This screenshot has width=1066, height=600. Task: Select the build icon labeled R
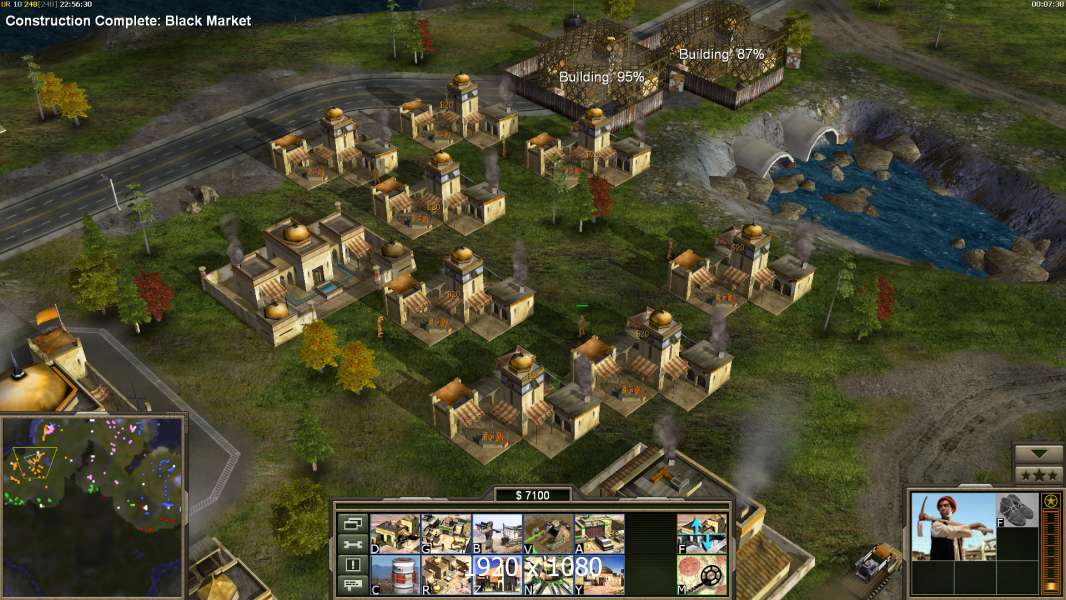point(446,574)
